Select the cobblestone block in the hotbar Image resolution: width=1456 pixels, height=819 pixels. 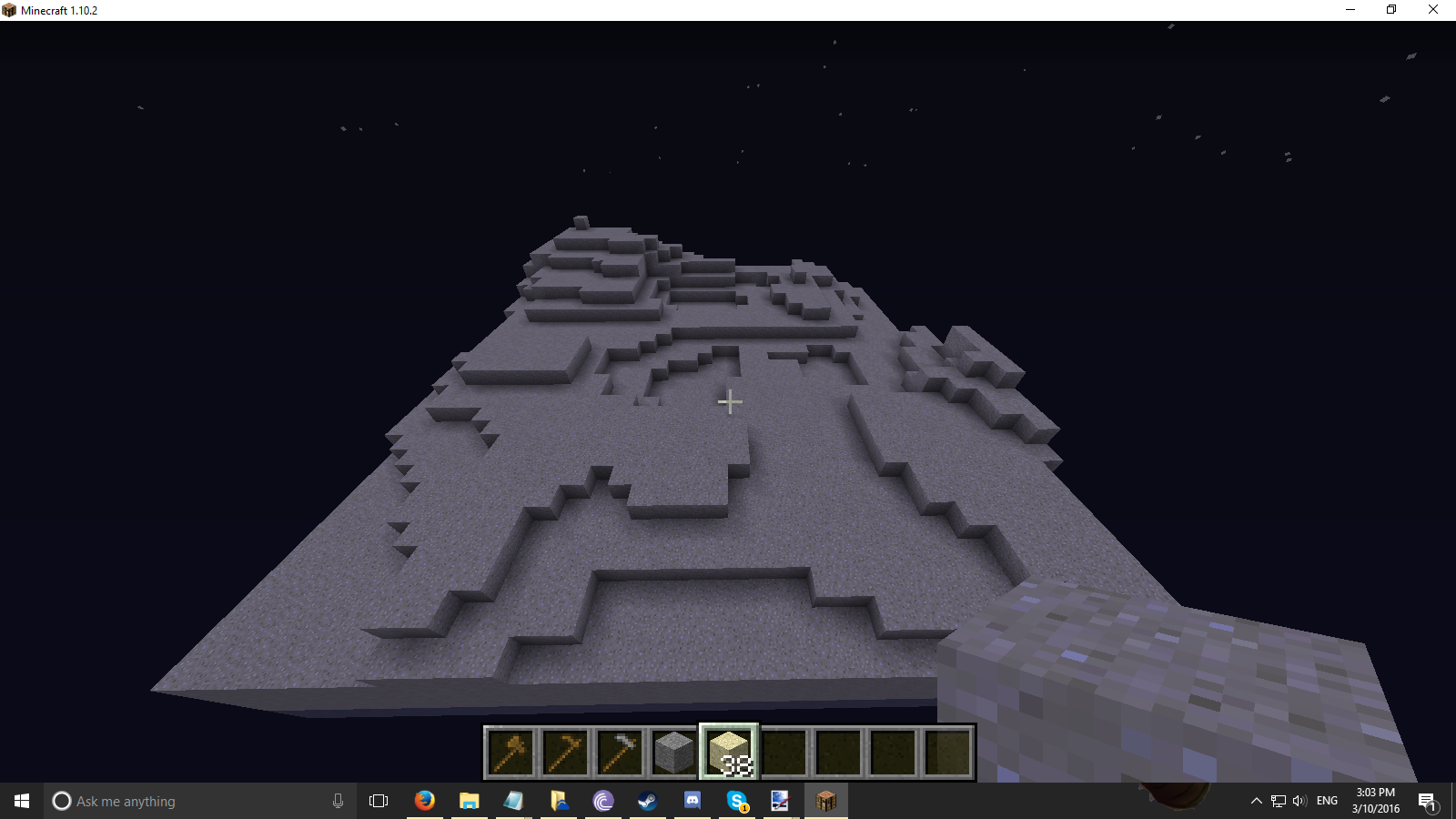[674, 749]
